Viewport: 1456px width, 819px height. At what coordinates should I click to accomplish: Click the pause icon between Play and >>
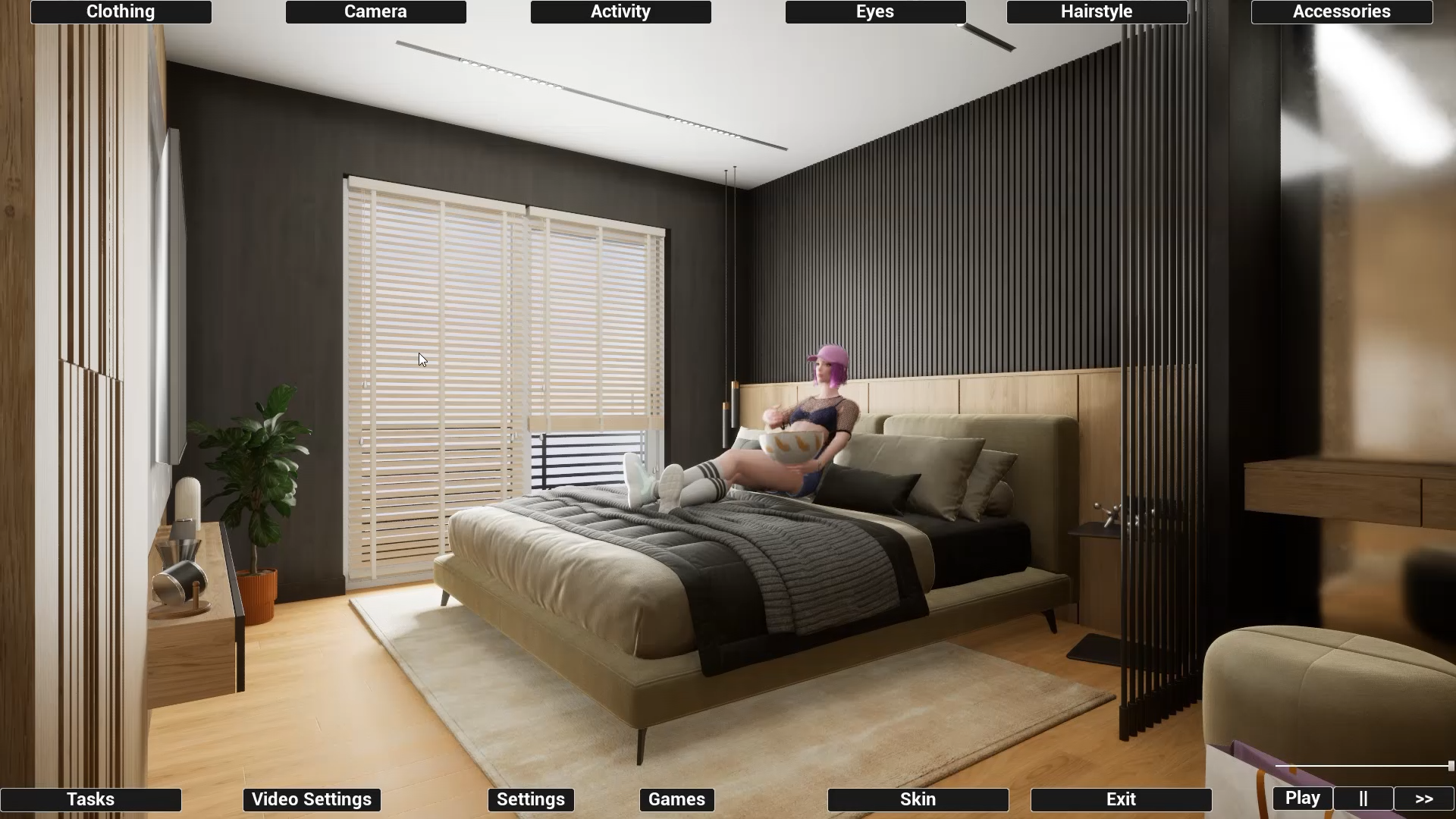click(1362, 798)
